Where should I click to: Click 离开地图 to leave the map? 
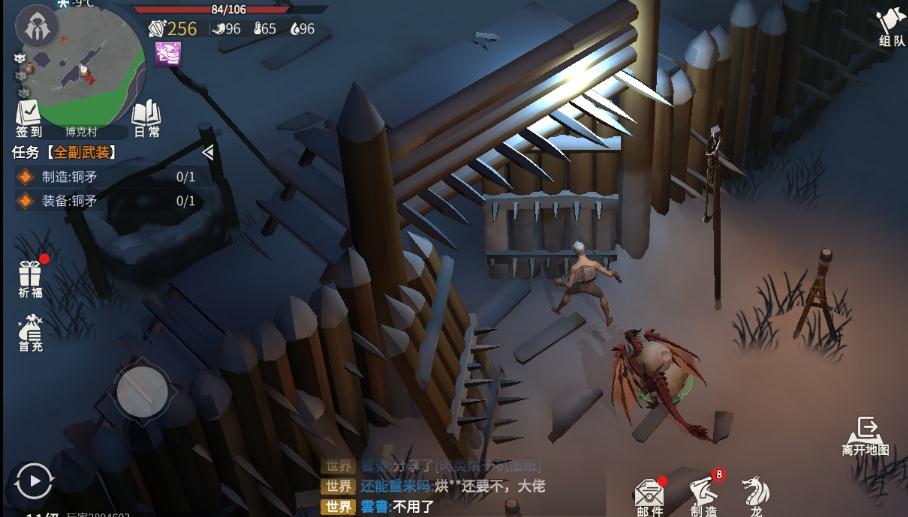tap(865, 437)
